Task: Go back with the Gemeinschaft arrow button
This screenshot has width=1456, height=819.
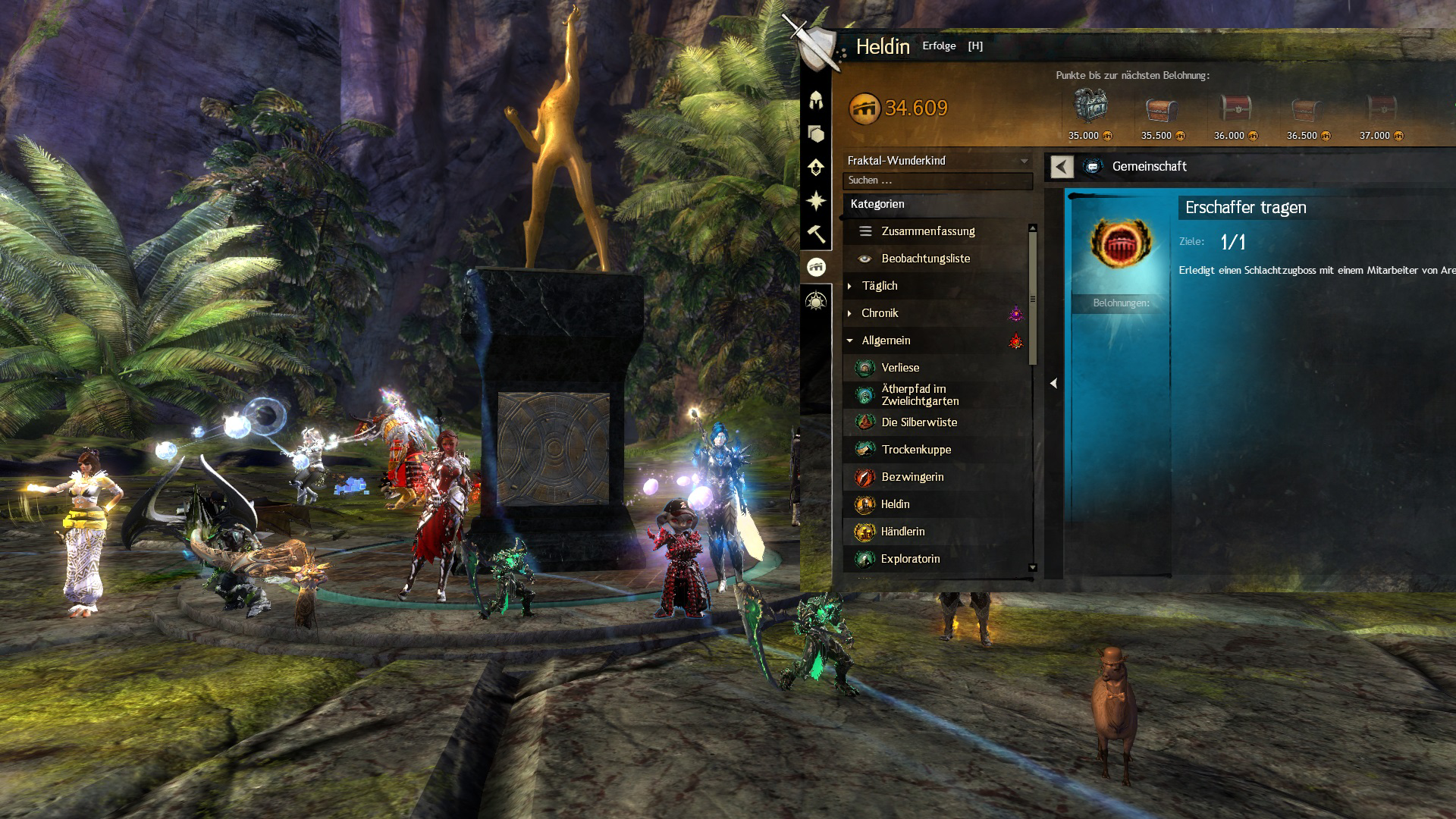Action: coord(1062,167)
